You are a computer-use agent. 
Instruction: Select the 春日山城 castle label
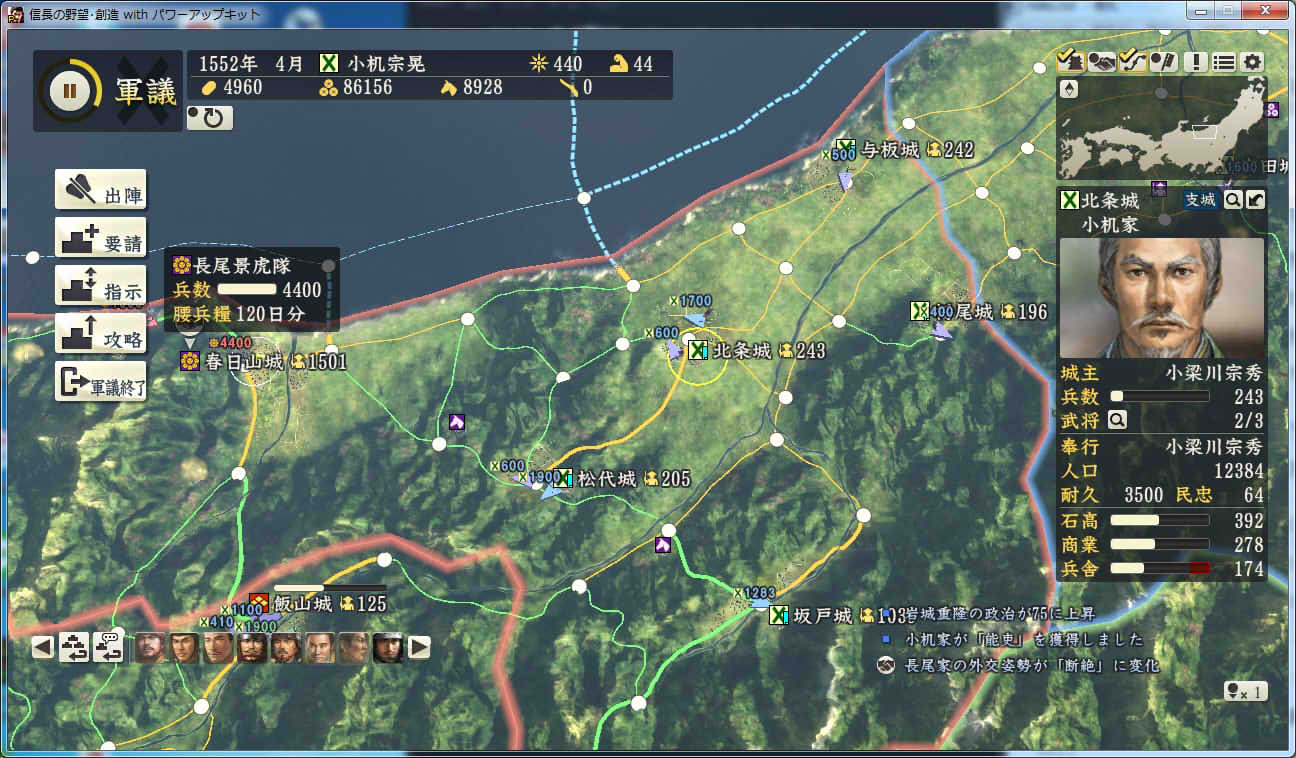tap(245, 361)
